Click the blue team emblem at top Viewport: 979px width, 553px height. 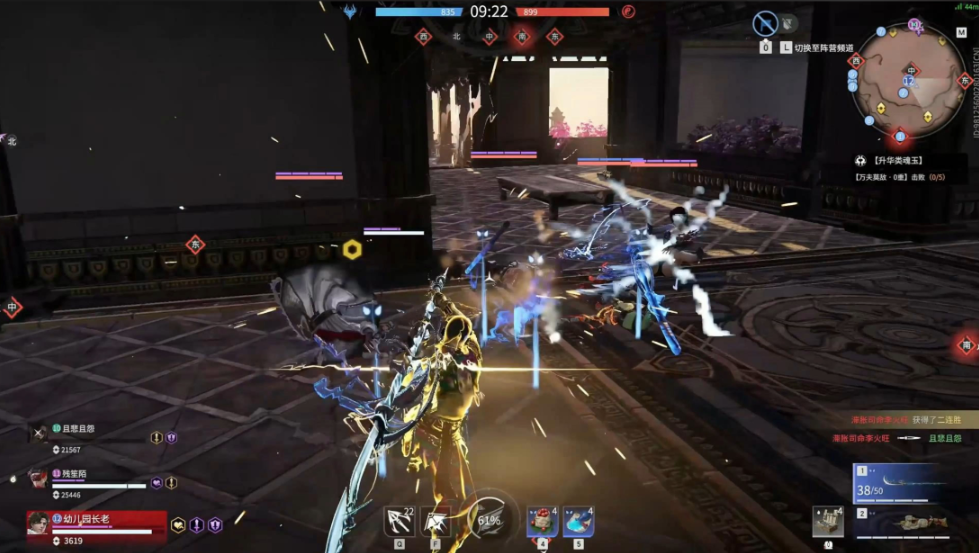click(350, 12)
